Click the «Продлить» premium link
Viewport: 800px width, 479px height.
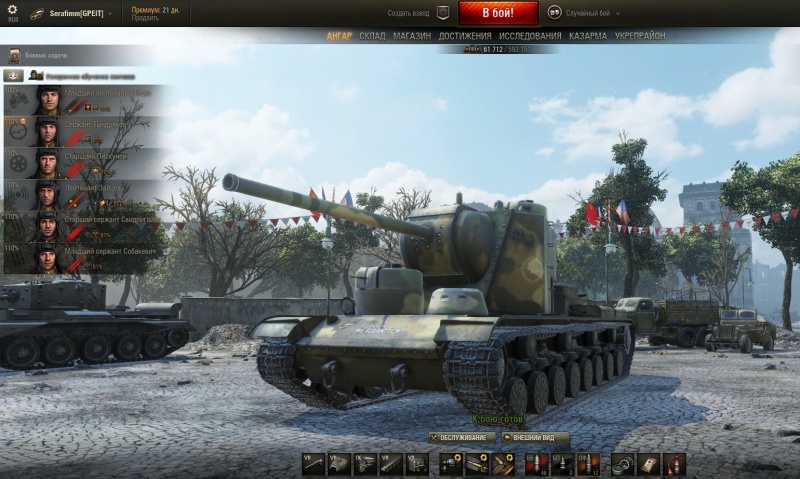(144, 18)
